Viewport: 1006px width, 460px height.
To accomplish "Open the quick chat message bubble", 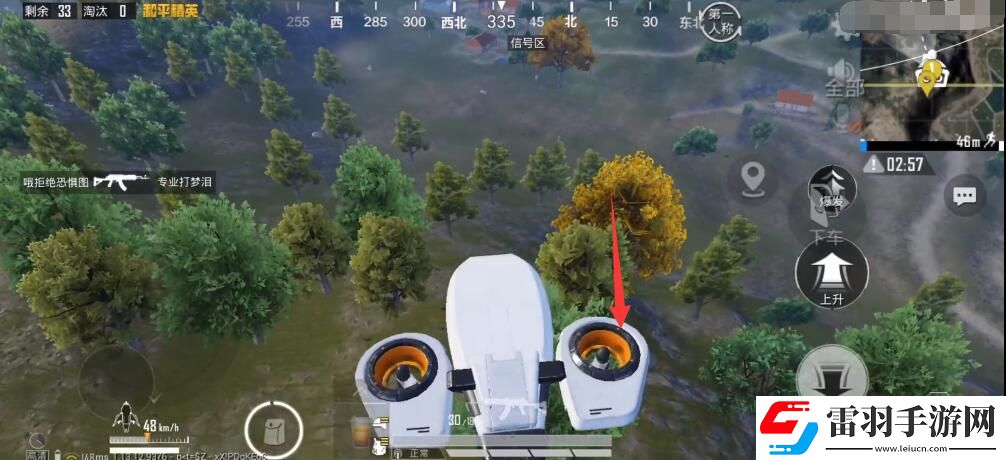I will (x=965, y=196).
